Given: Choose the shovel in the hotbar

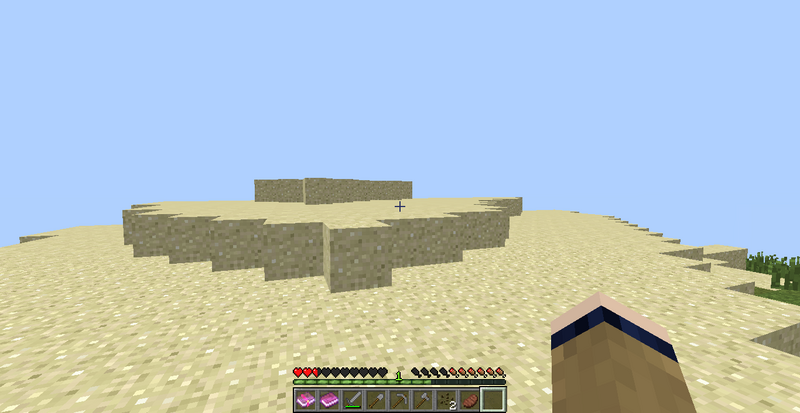Looking at the screenshot, I should [375, 400].
